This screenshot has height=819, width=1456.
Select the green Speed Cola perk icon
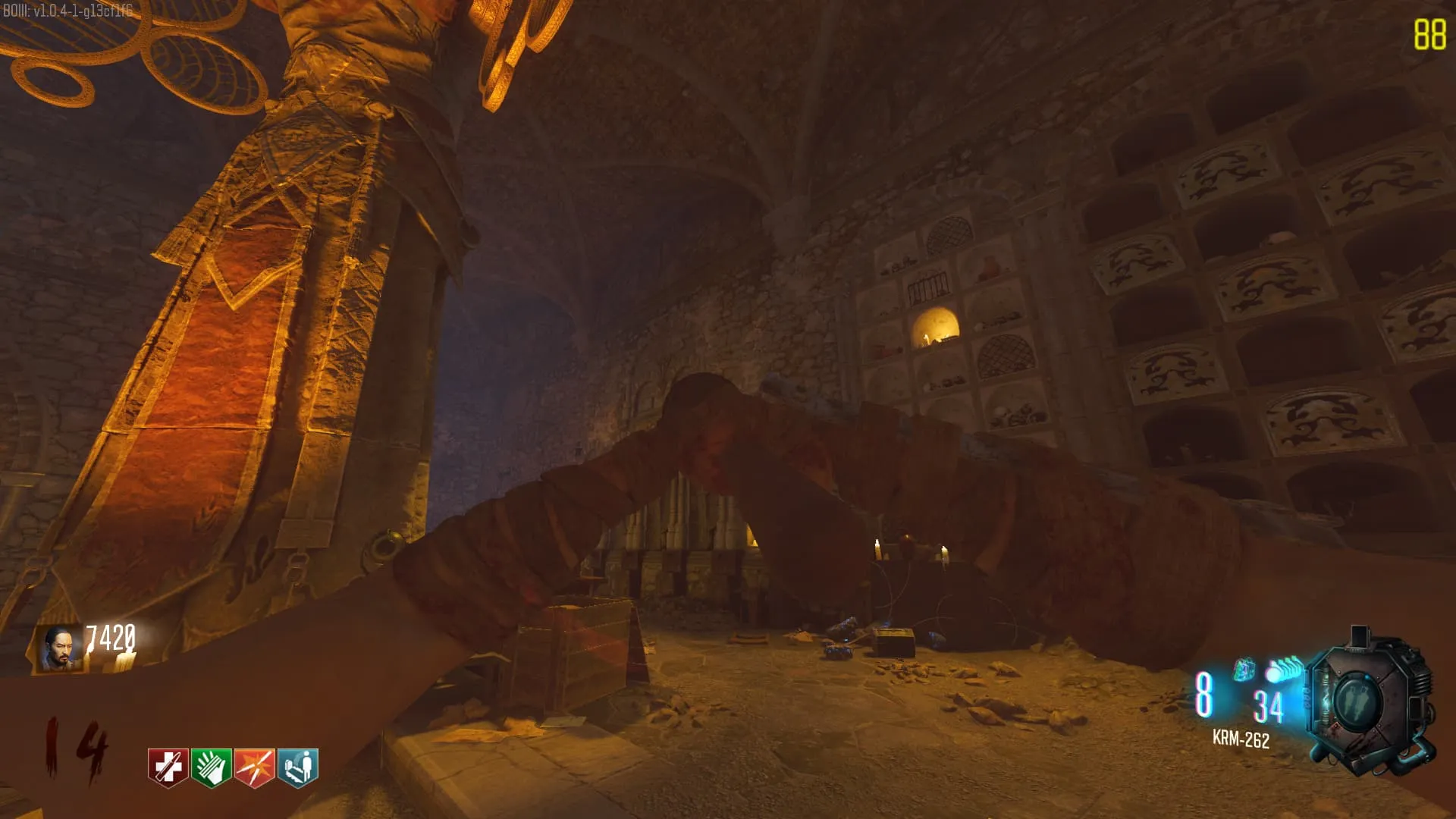pyautogui.click(x=211, y=767)
